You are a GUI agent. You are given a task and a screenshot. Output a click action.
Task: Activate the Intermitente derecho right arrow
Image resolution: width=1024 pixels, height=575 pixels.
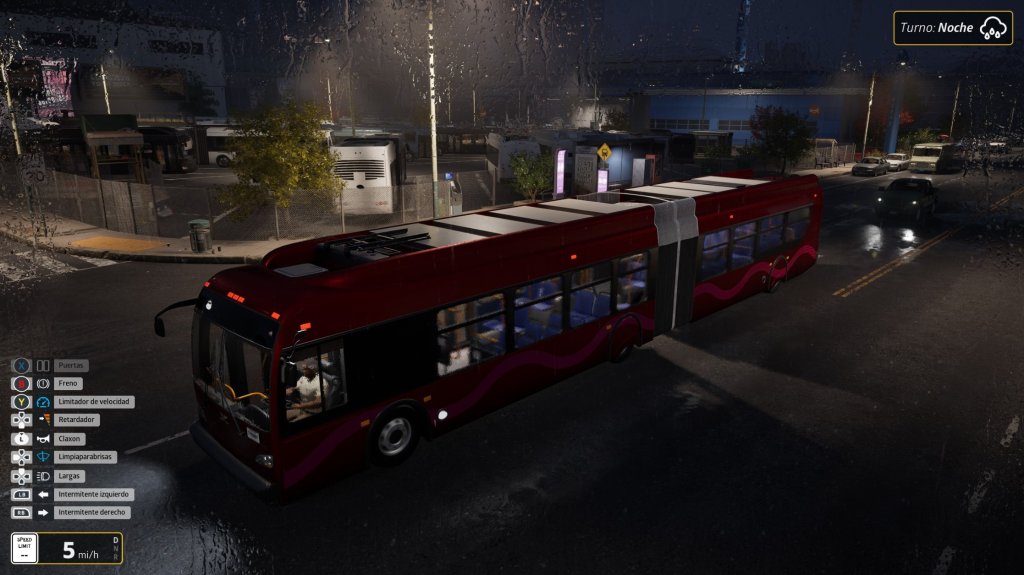(x=43, y=512)
